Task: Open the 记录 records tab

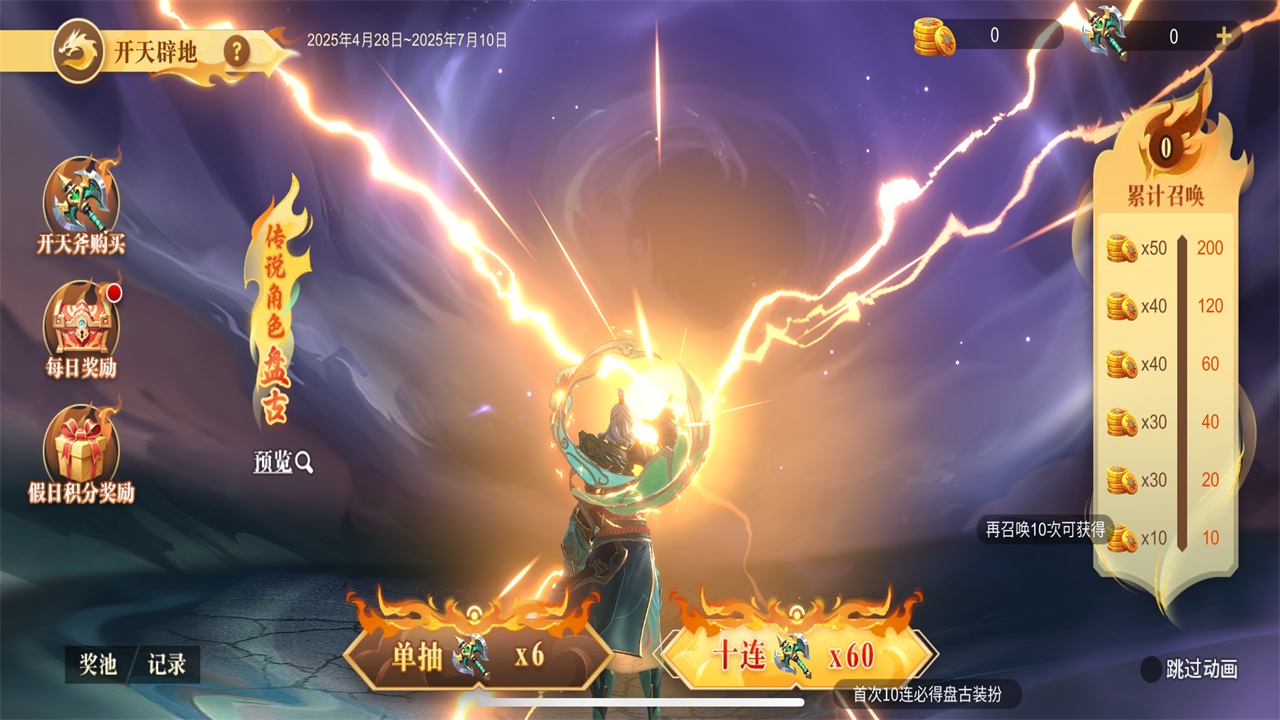Action: [x=167, y=665]
